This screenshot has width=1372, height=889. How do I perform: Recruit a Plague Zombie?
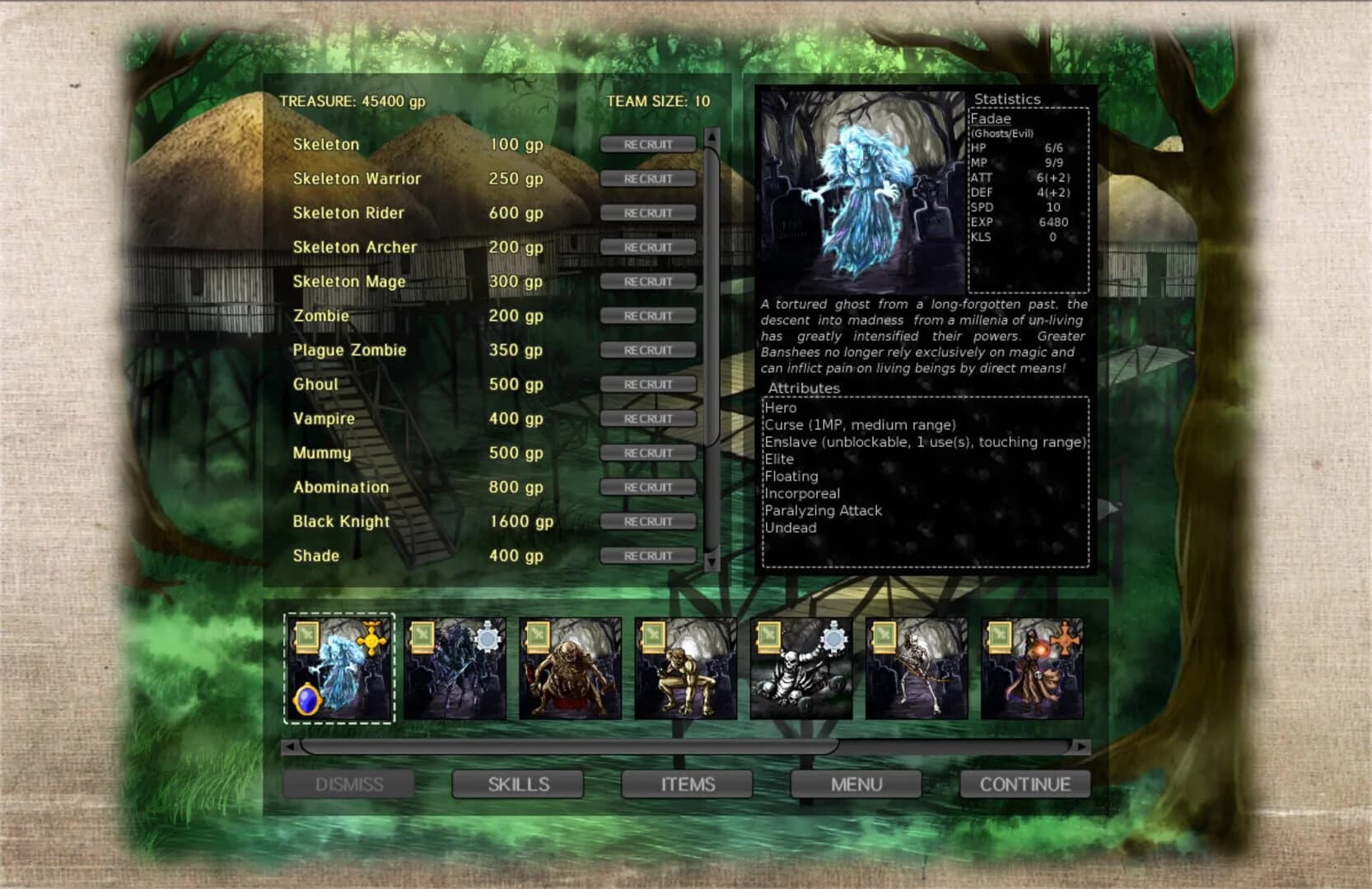click(x=647, y=349)
